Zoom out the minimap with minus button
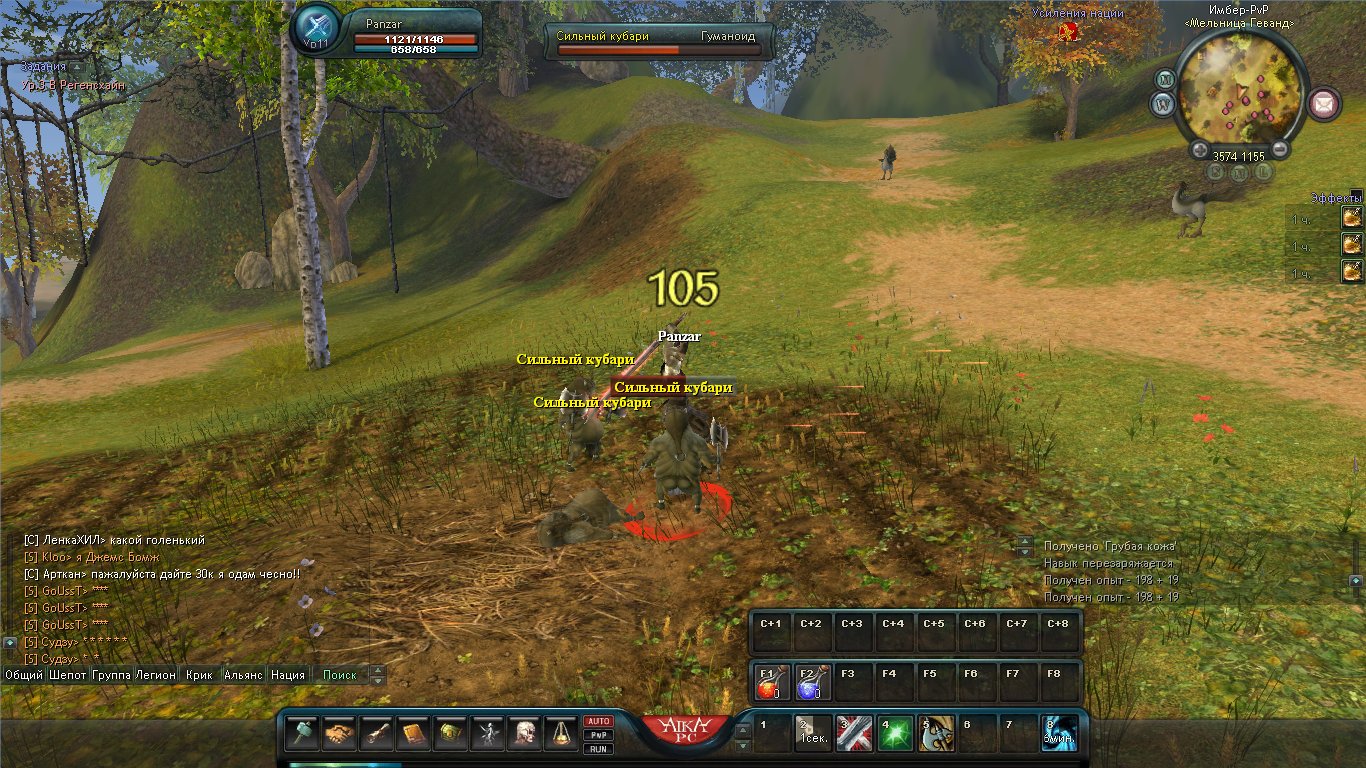 tap(1279, 151)
